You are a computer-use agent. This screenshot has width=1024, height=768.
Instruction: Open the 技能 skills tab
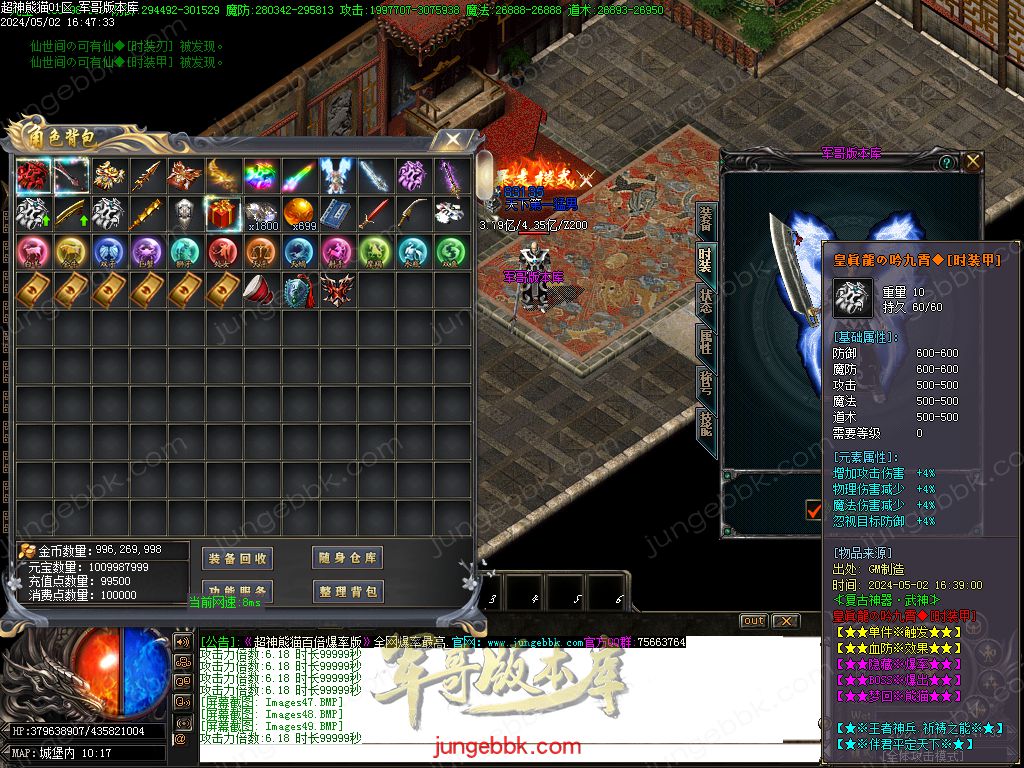click(706, 425)
